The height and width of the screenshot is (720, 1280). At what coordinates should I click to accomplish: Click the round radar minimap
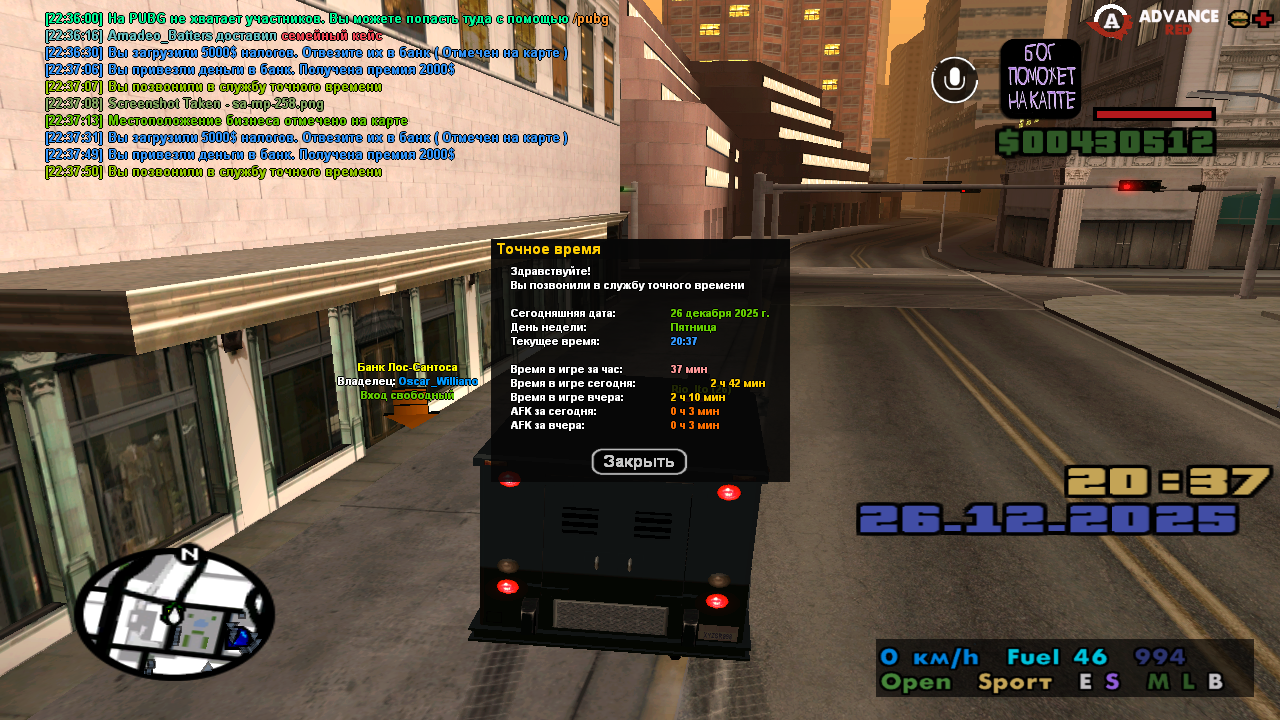point(174,614)
